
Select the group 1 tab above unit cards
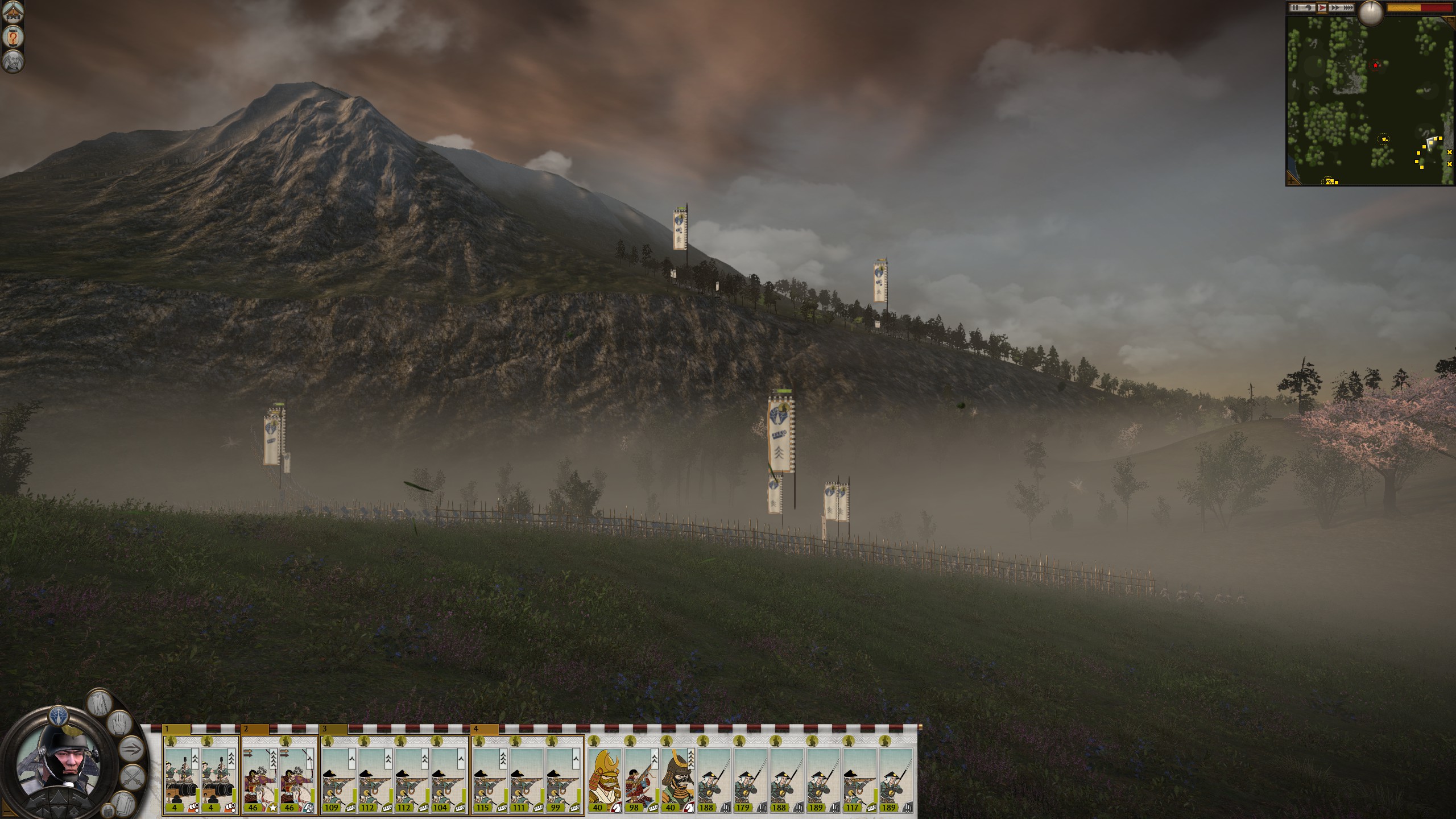pos(176,729)
